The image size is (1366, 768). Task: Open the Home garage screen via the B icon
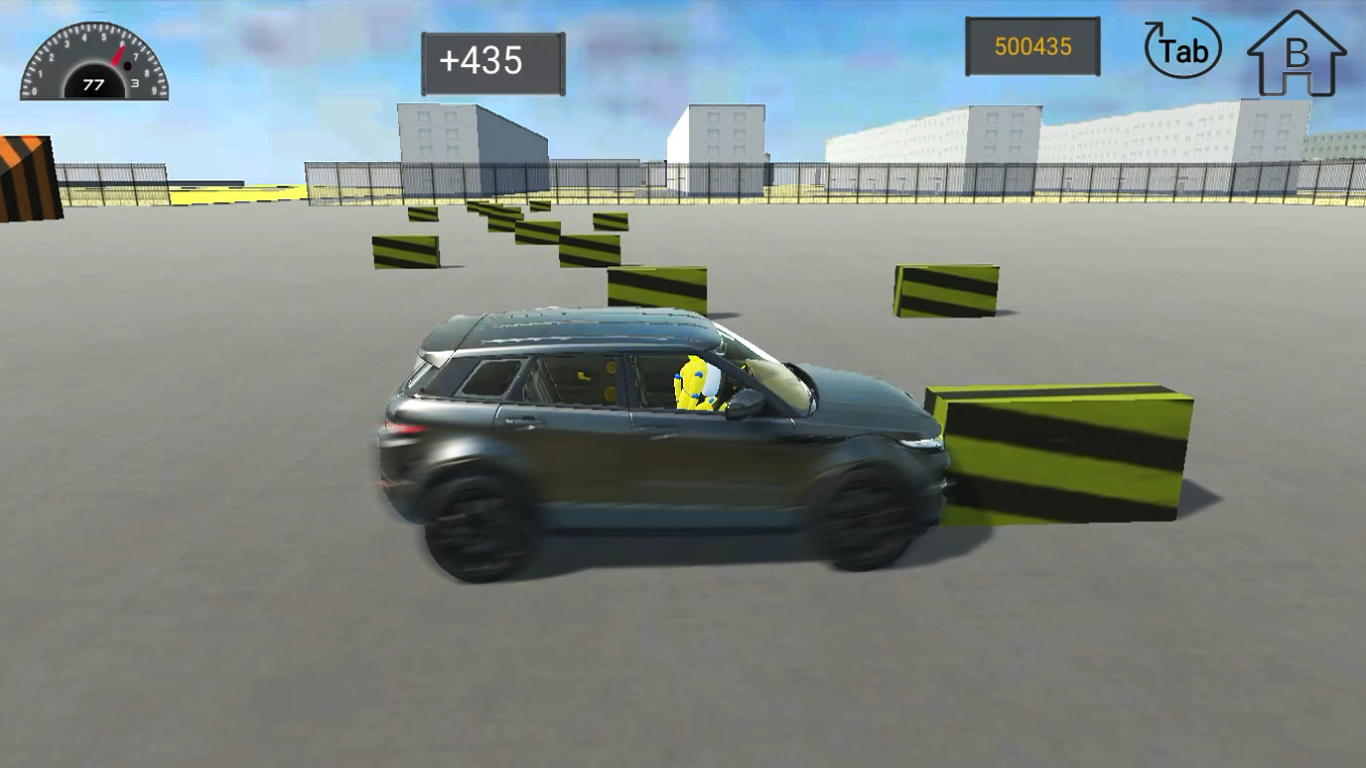pyautogui.click(x=1295, y=52)
